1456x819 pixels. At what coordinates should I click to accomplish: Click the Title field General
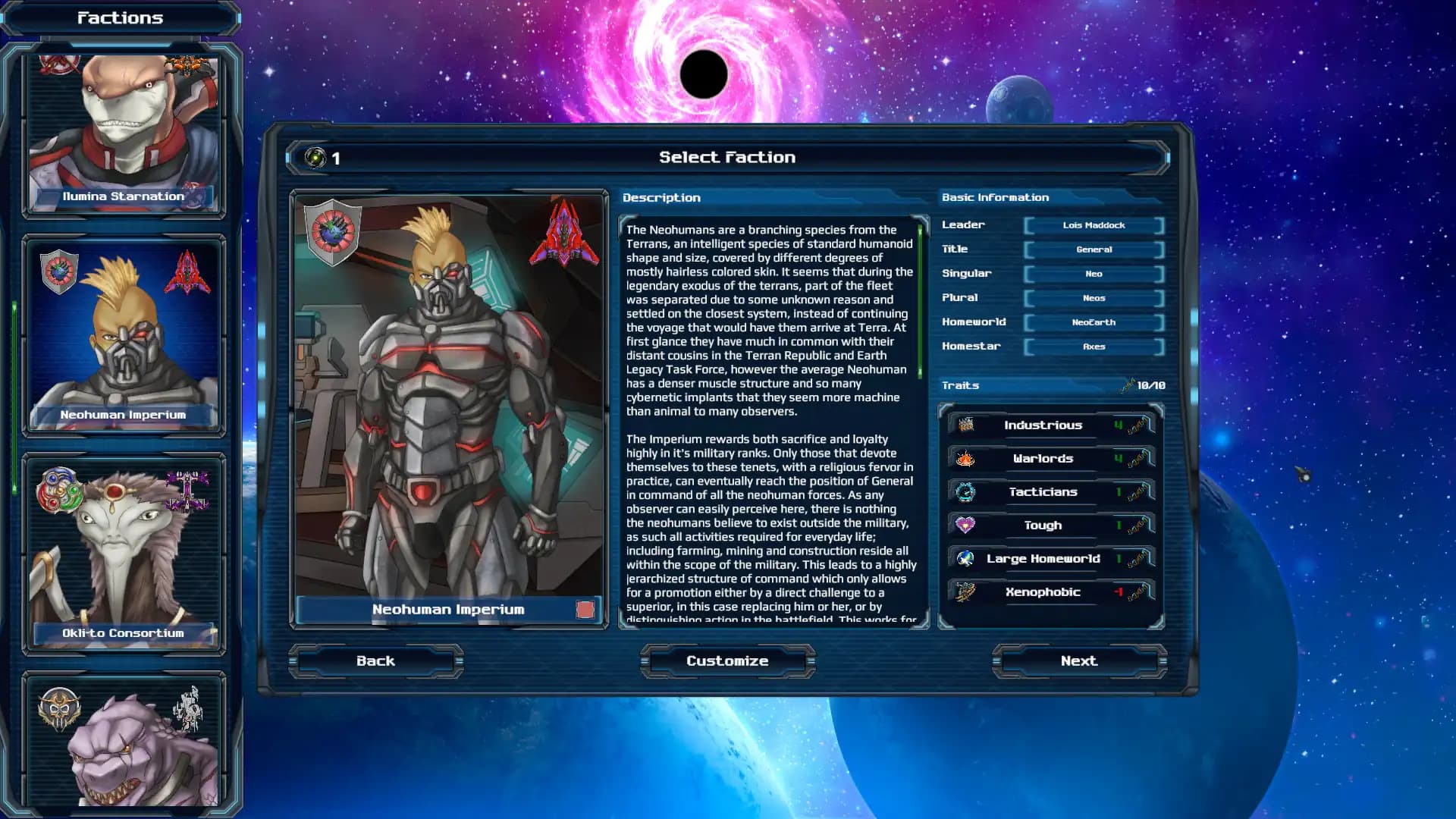1094,249
